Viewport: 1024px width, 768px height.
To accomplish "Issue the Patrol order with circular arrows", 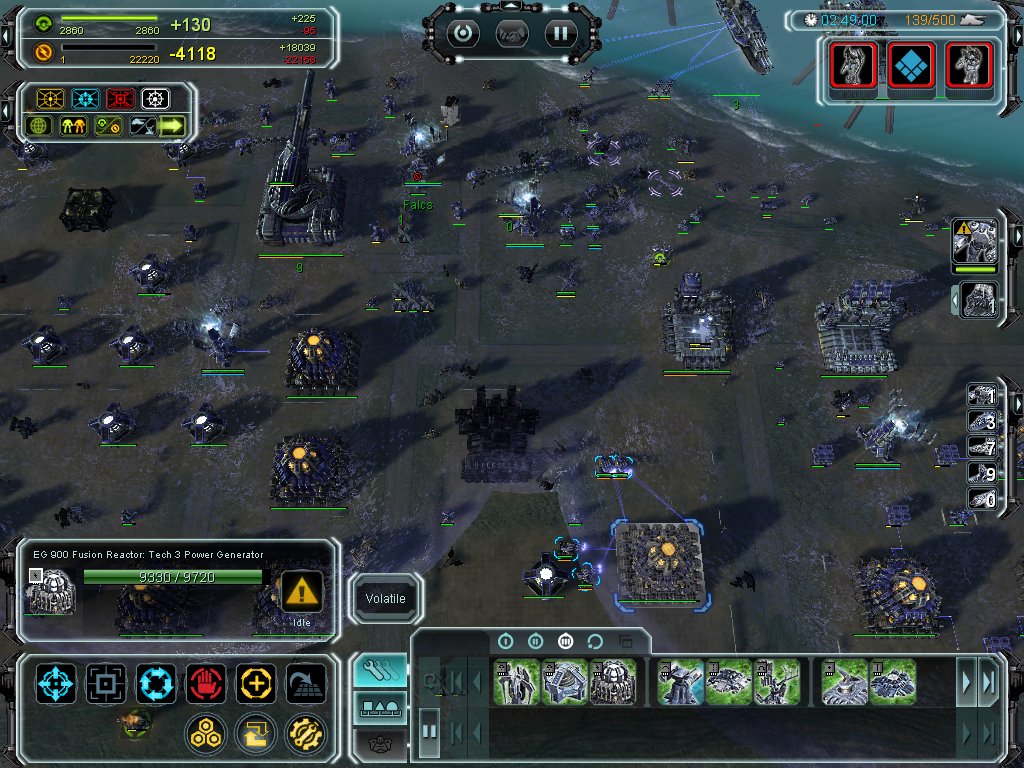I will point(156,684).
